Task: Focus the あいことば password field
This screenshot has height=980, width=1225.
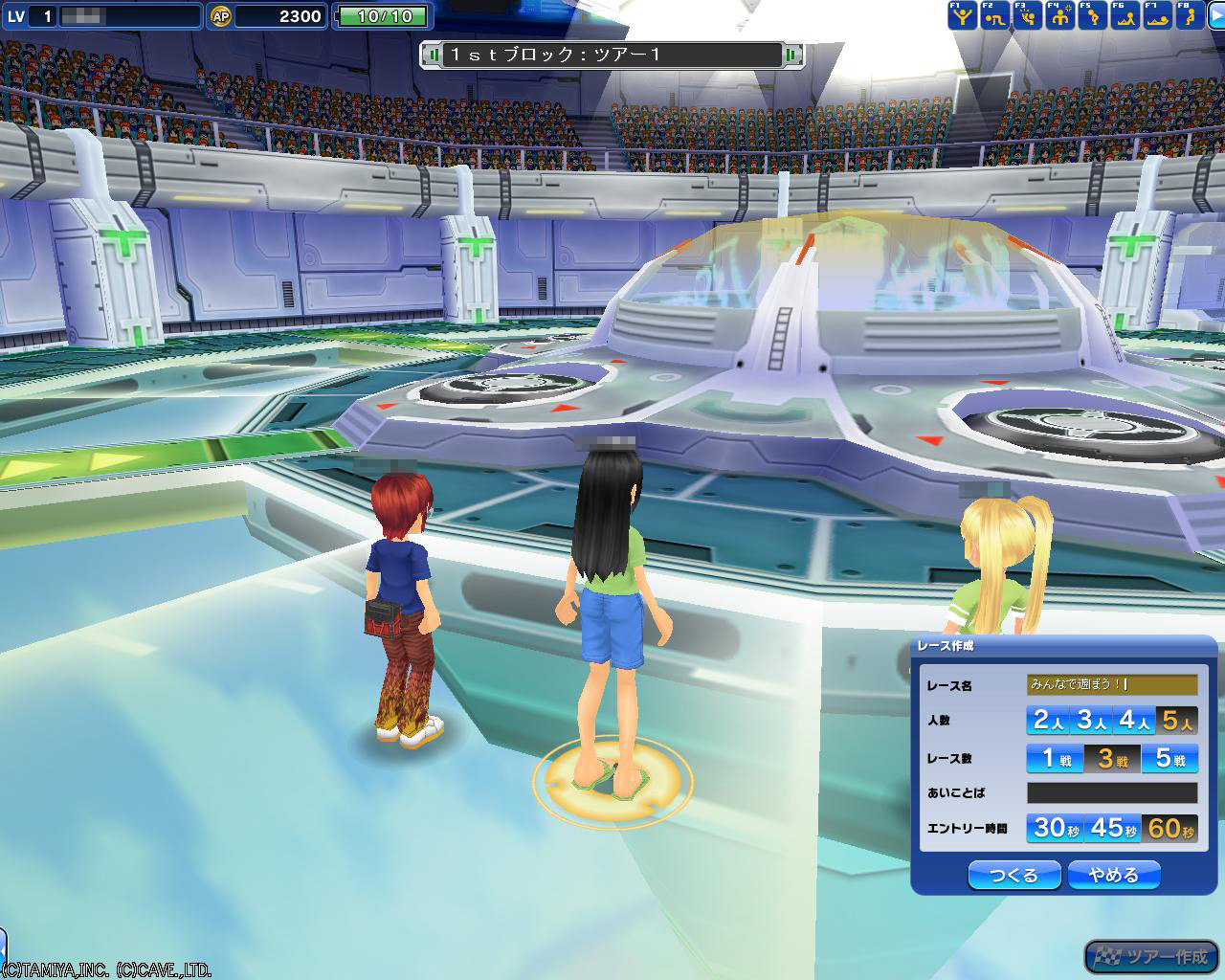Action: (1112, 792)
